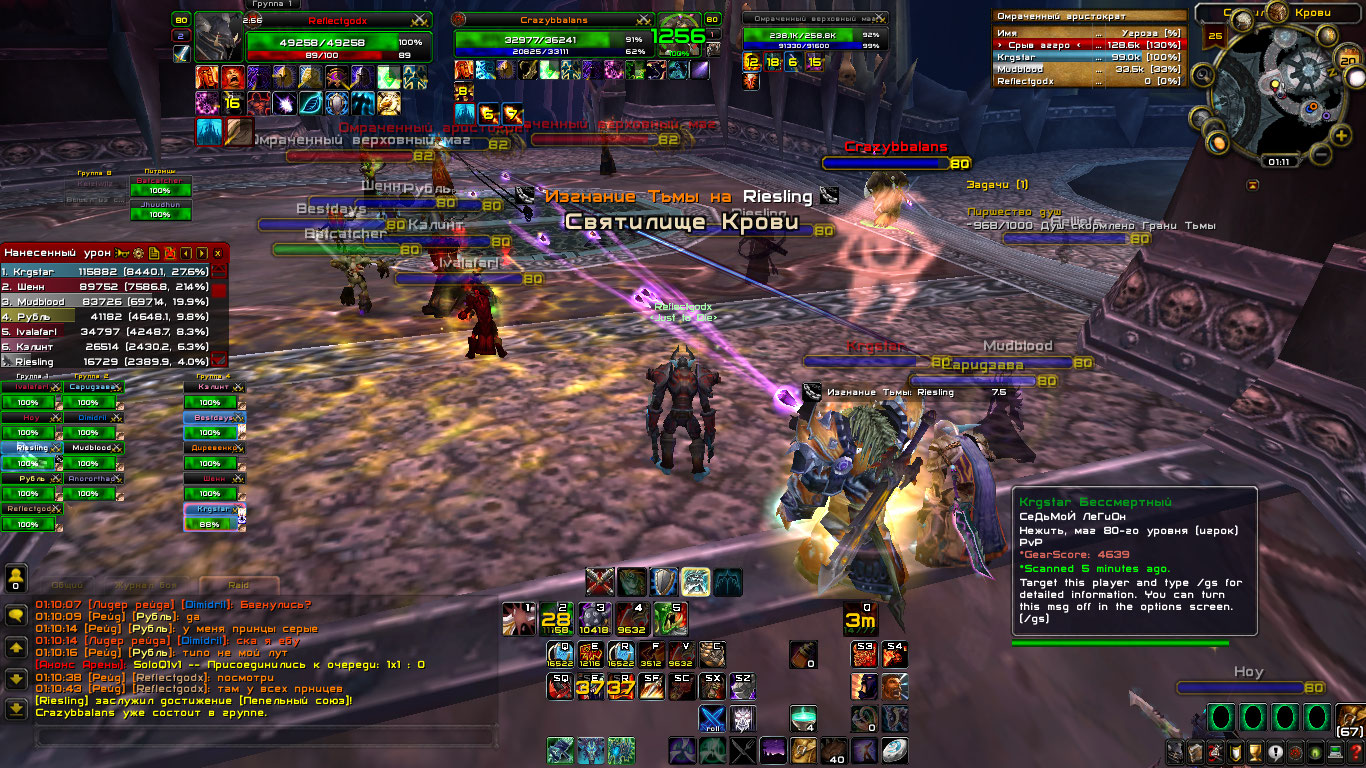Open the Журнал боя combat log tab

[144, 587]
